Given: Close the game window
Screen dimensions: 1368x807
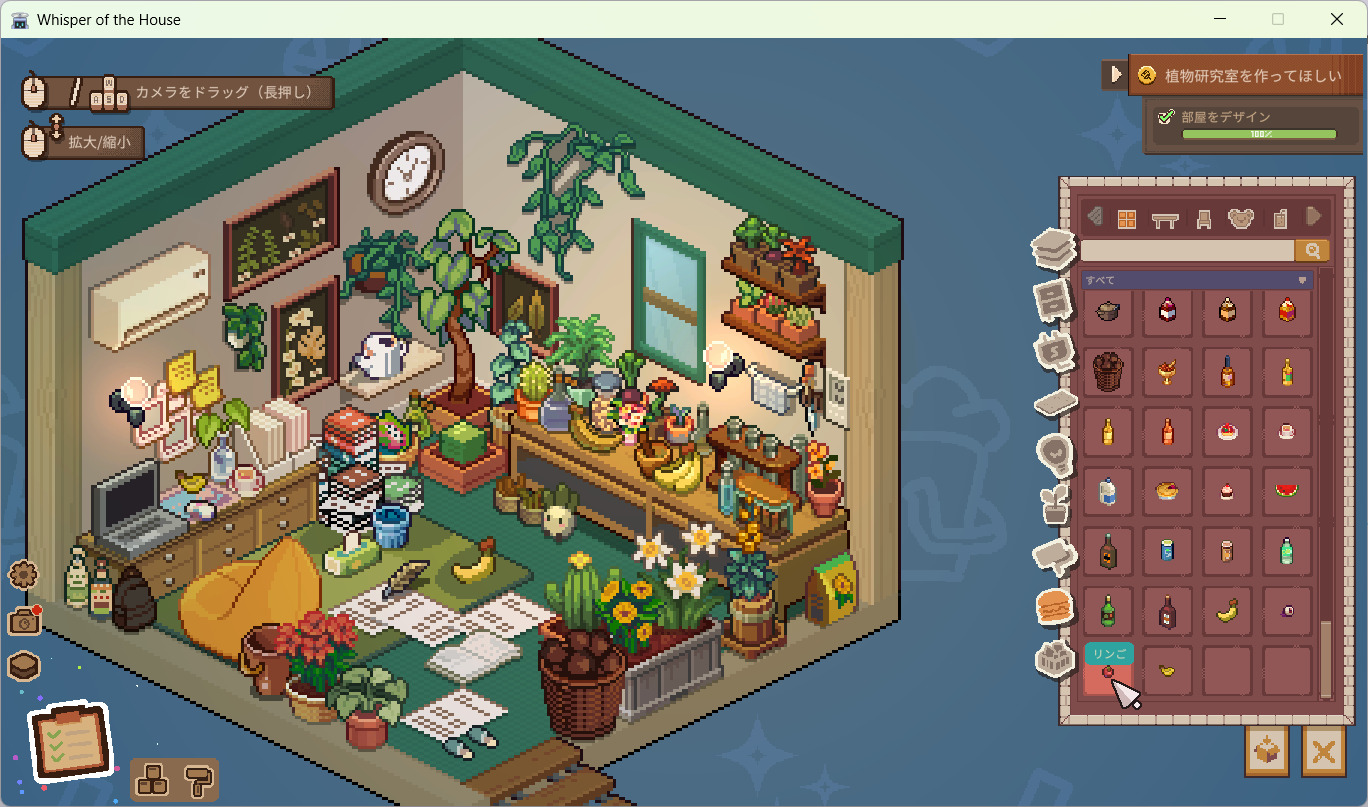Looking at the screenshot, I should [x=1337, y=19].
